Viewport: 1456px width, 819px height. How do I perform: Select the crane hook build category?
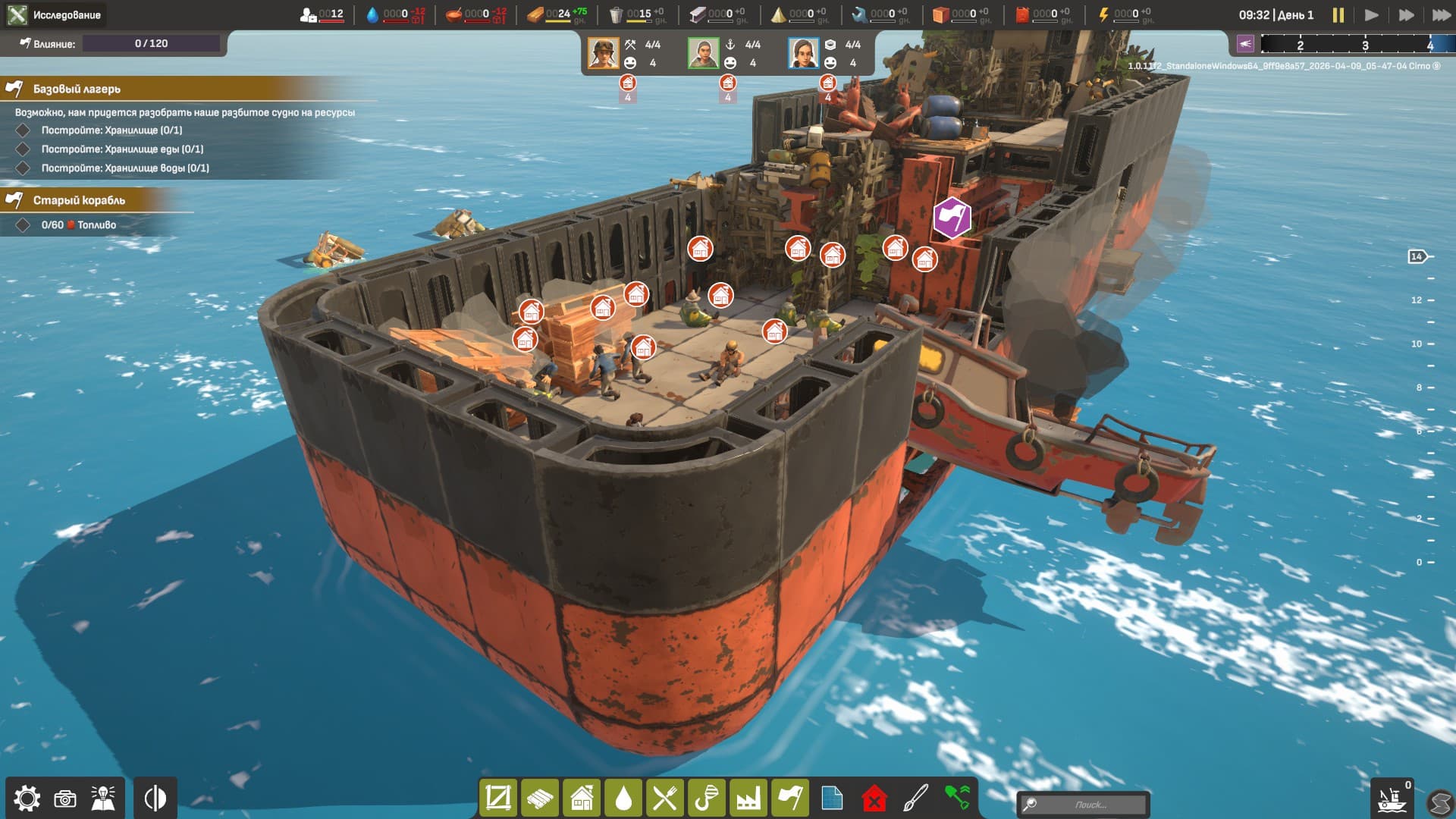pyautogui.click(x=707, y=799)
